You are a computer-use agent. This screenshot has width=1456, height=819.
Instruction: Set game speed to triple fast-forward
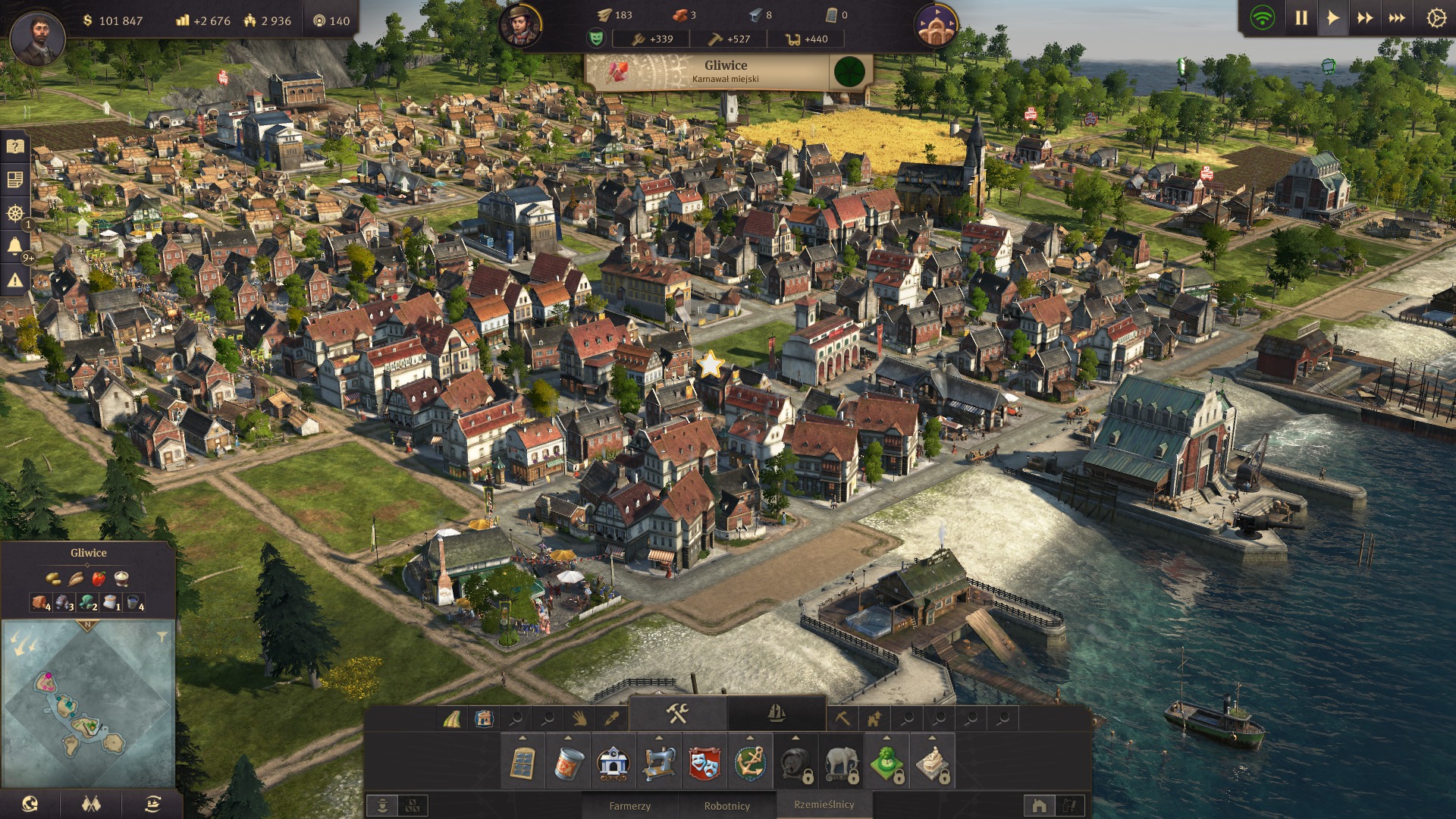1397,18
